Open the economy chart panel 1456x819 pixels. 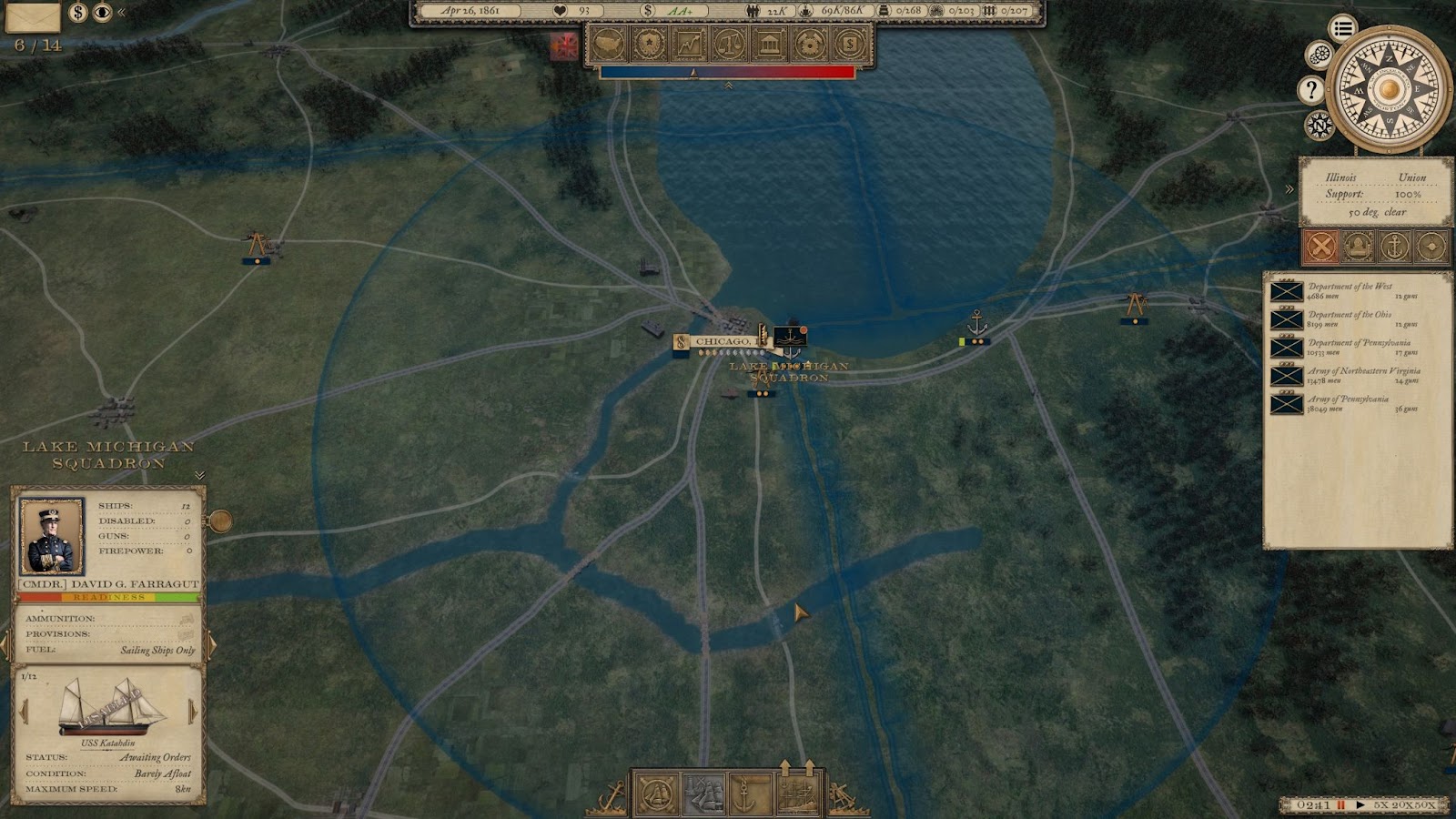689,44
